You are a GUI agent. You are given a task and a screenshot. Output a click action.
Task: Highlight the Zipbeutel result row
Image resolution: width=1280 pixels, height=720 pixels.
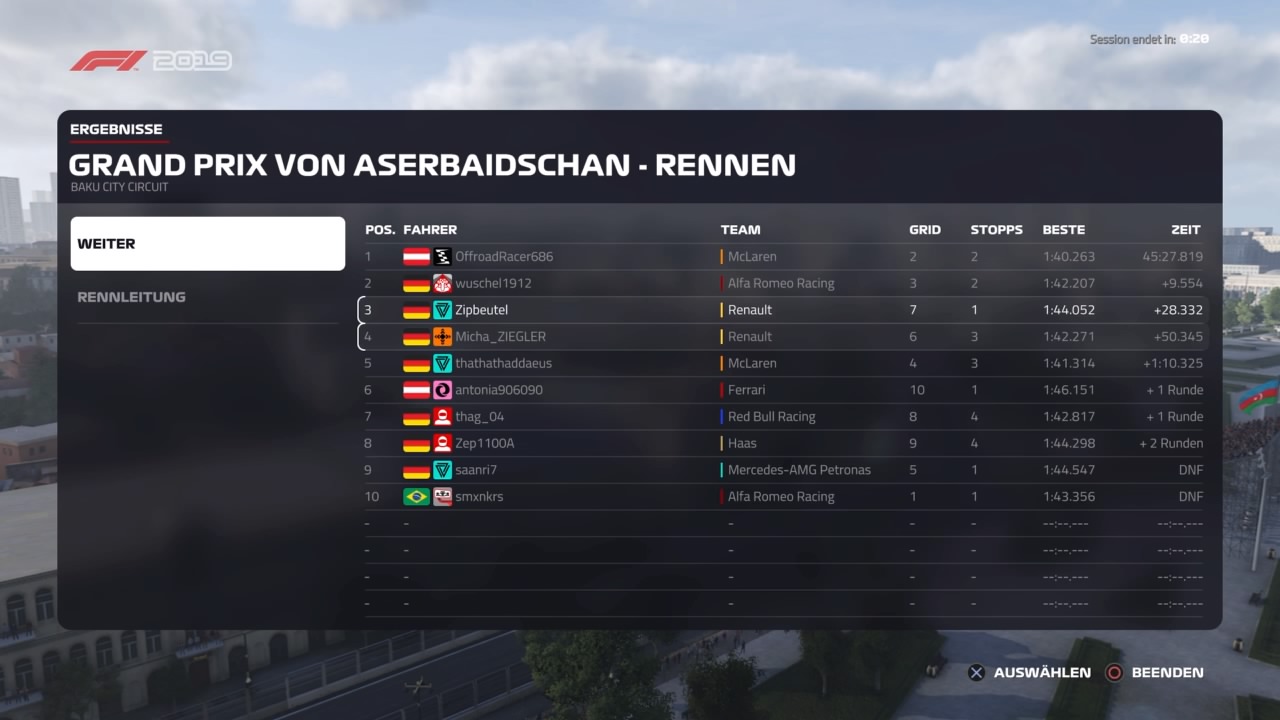coord(783,310)
